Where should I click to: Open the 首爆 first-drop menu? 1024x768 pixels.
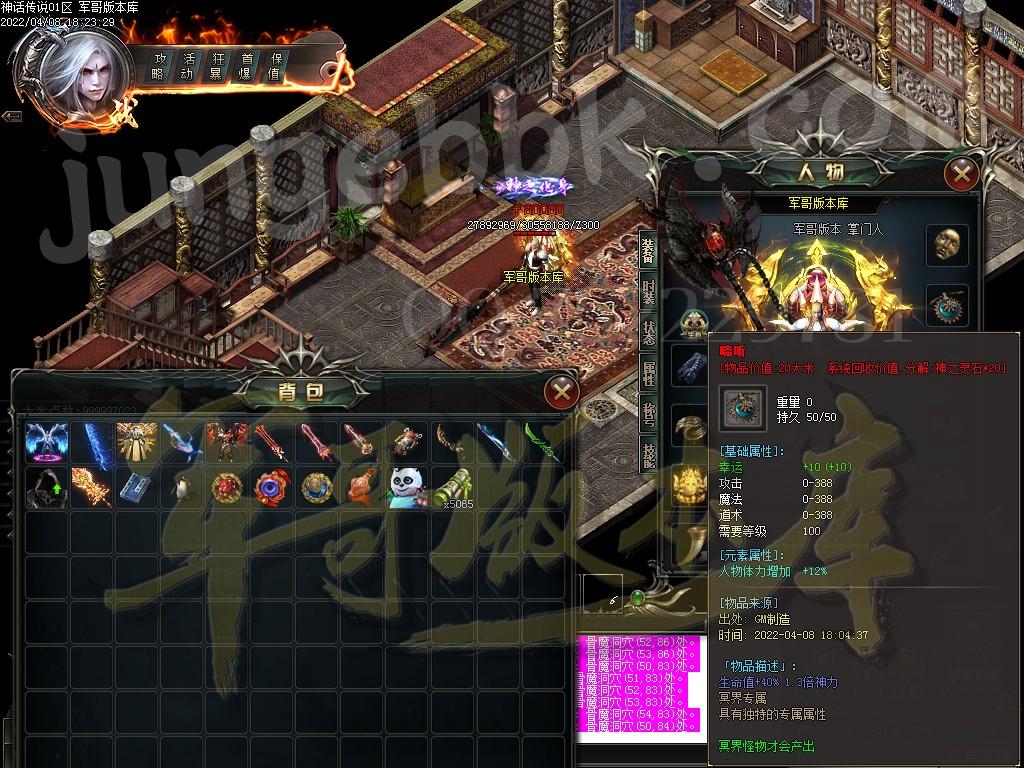(245, 66)
